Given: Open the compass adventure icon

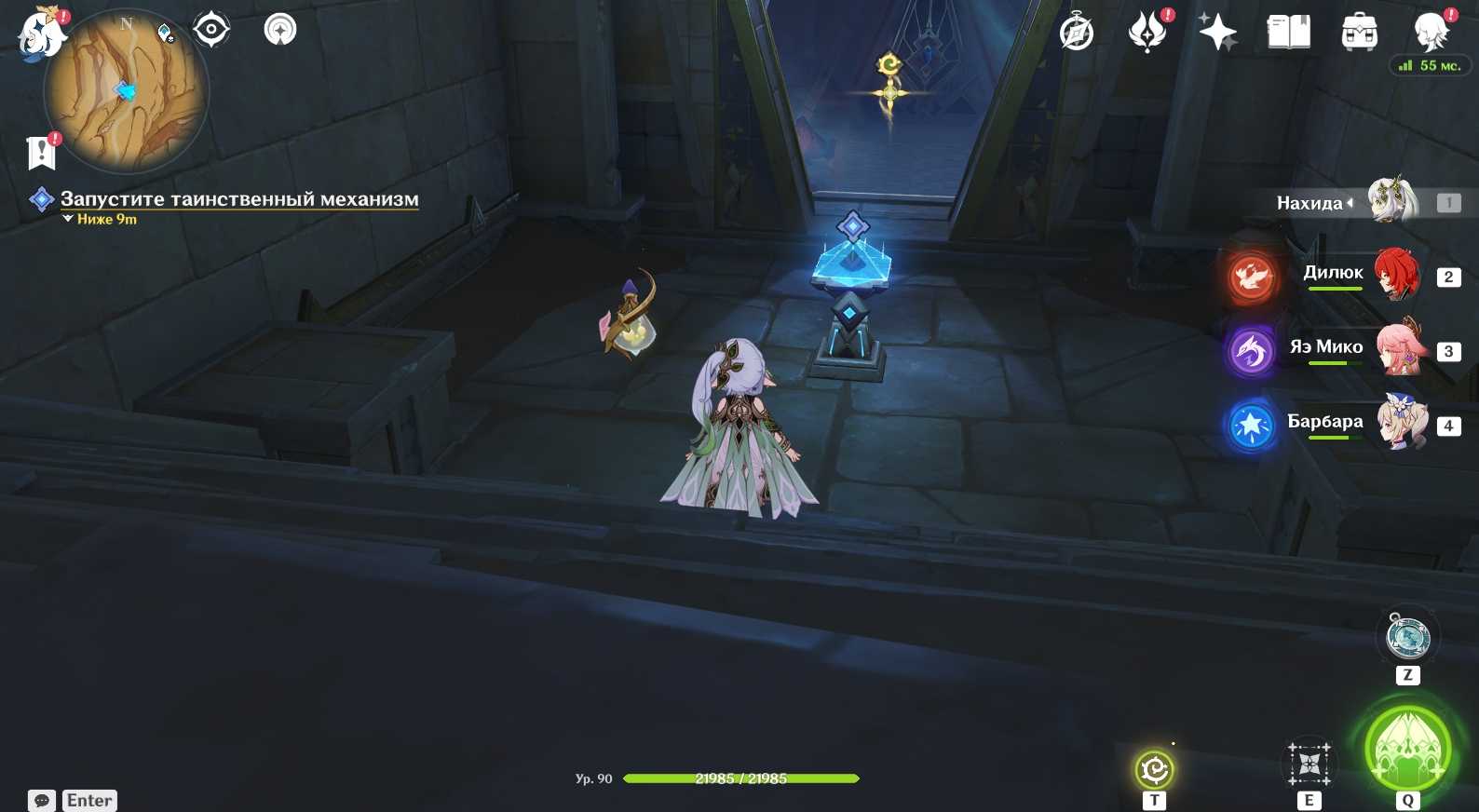Looking at the screenshot, I should [1077, 34].
